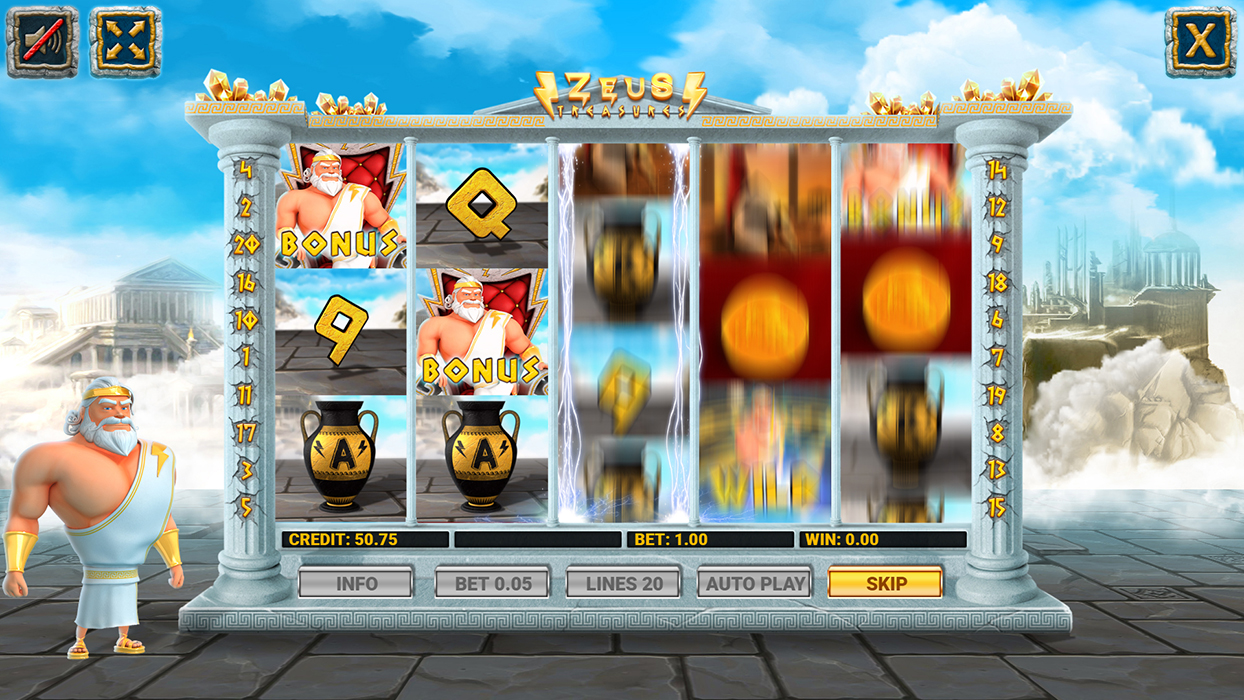
Task: Select payline number 4 on left pillar
Action: pos(246,170)
